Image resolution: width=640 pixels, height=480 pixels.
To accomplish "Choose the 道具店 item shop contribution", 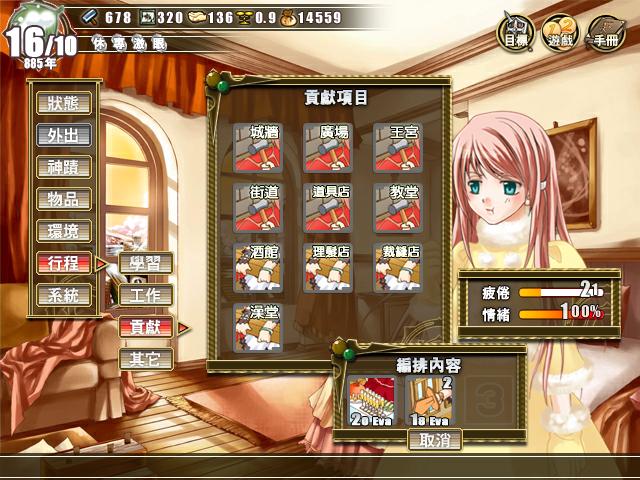I will [x=327, y=207].
